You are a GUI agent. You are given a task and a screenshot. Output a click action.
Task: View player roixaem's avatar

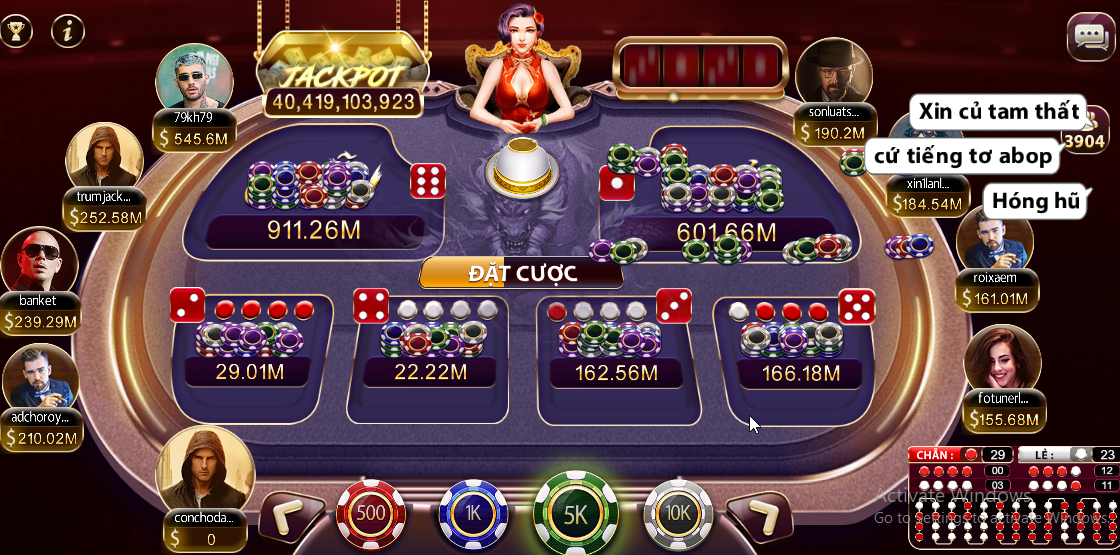(995, 240)
